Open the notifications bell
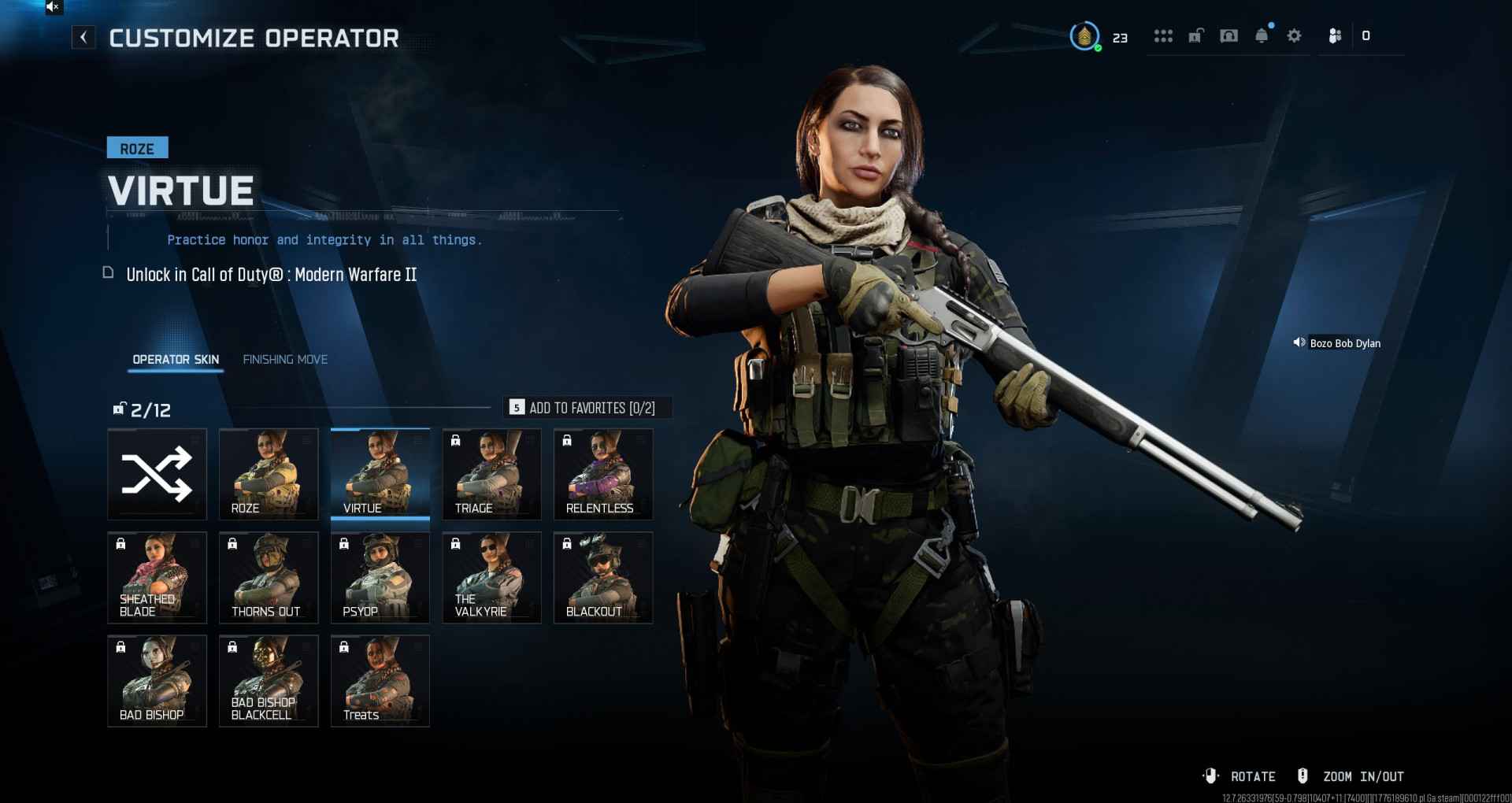Viewport: 1512px width, 803px height. point(1262,36)
